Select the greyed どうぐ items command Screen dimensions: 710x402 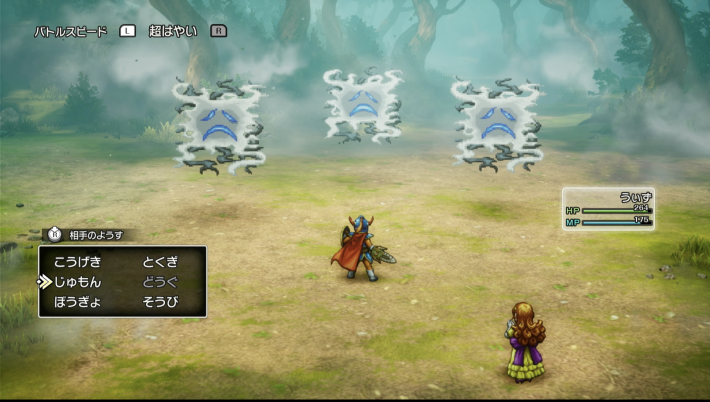point(159,281)
